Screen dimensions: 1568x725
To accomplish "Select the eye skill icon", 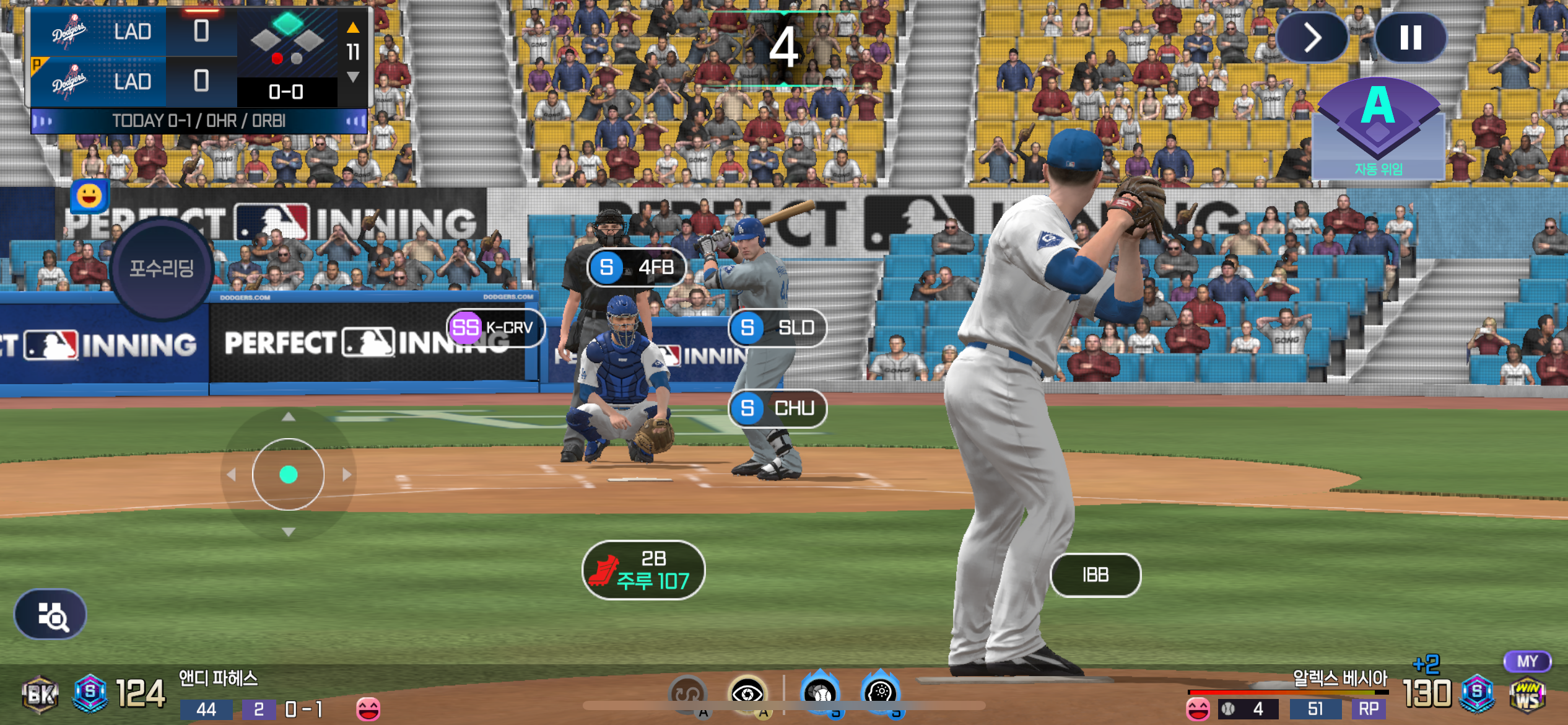I will [747, 693].
